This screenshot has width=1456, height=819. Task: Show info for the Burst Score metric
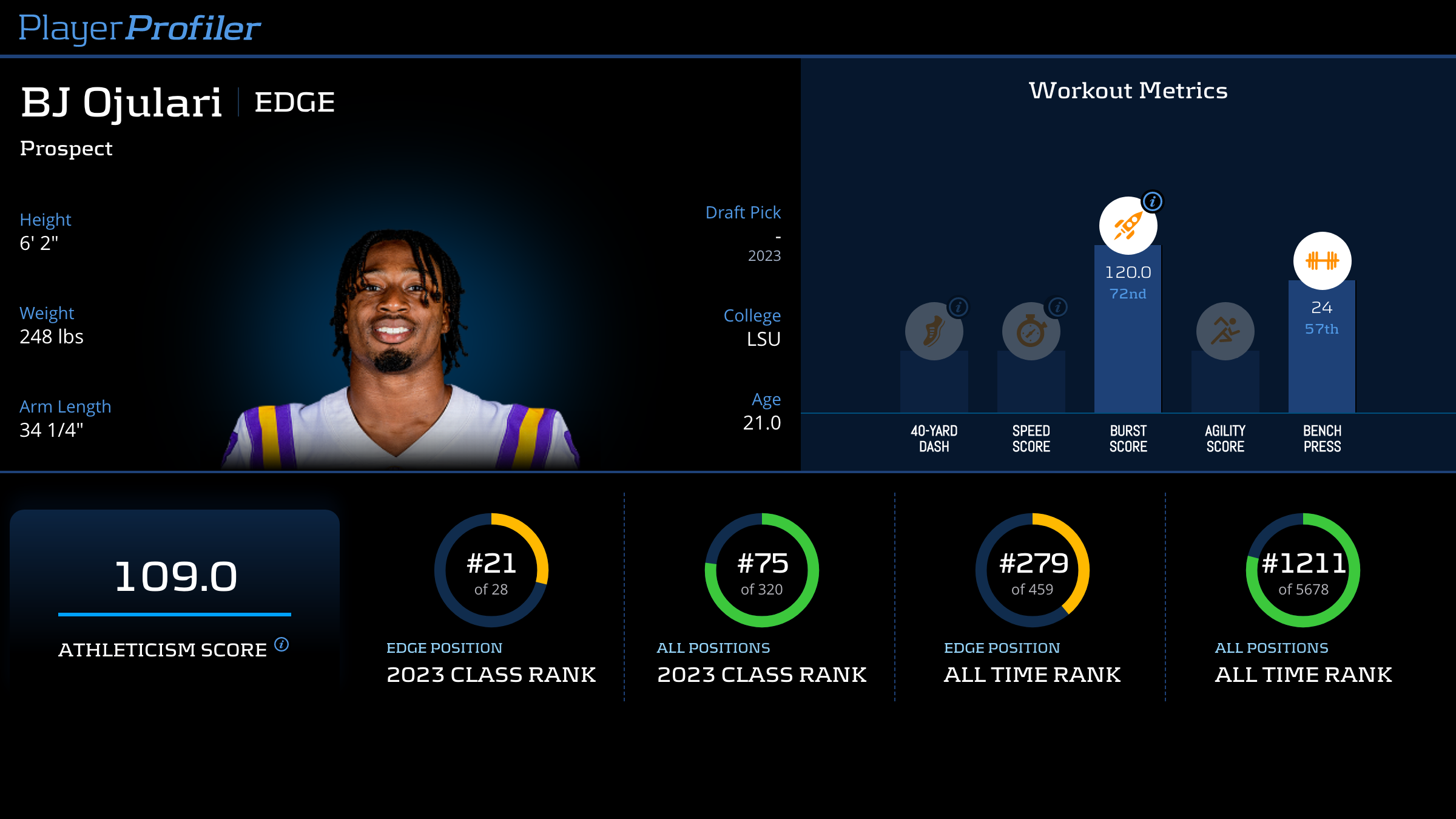pyautogui.click(x=1152, y=201)
